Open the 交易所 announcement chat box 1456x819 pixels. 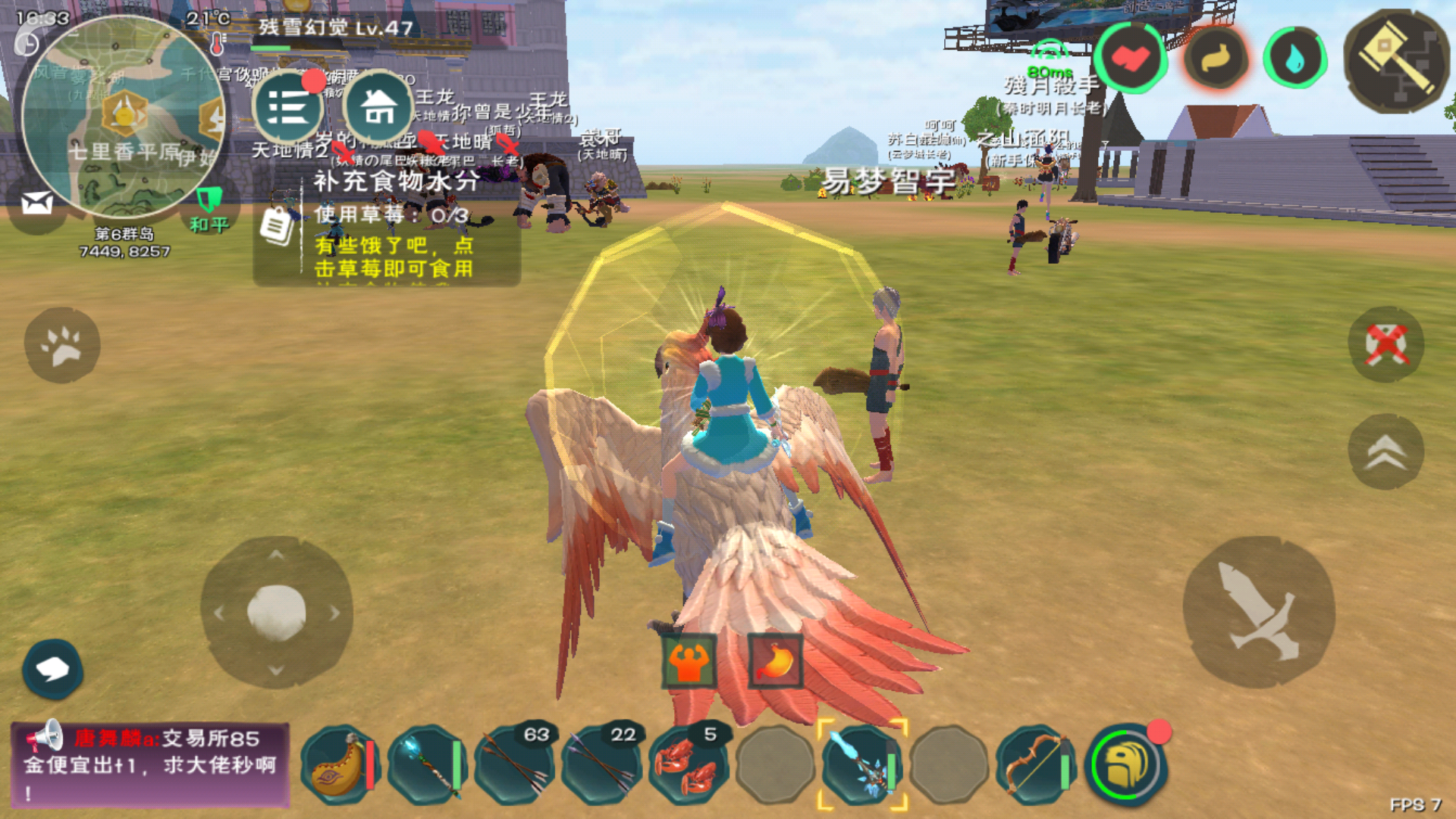point(150,764)
